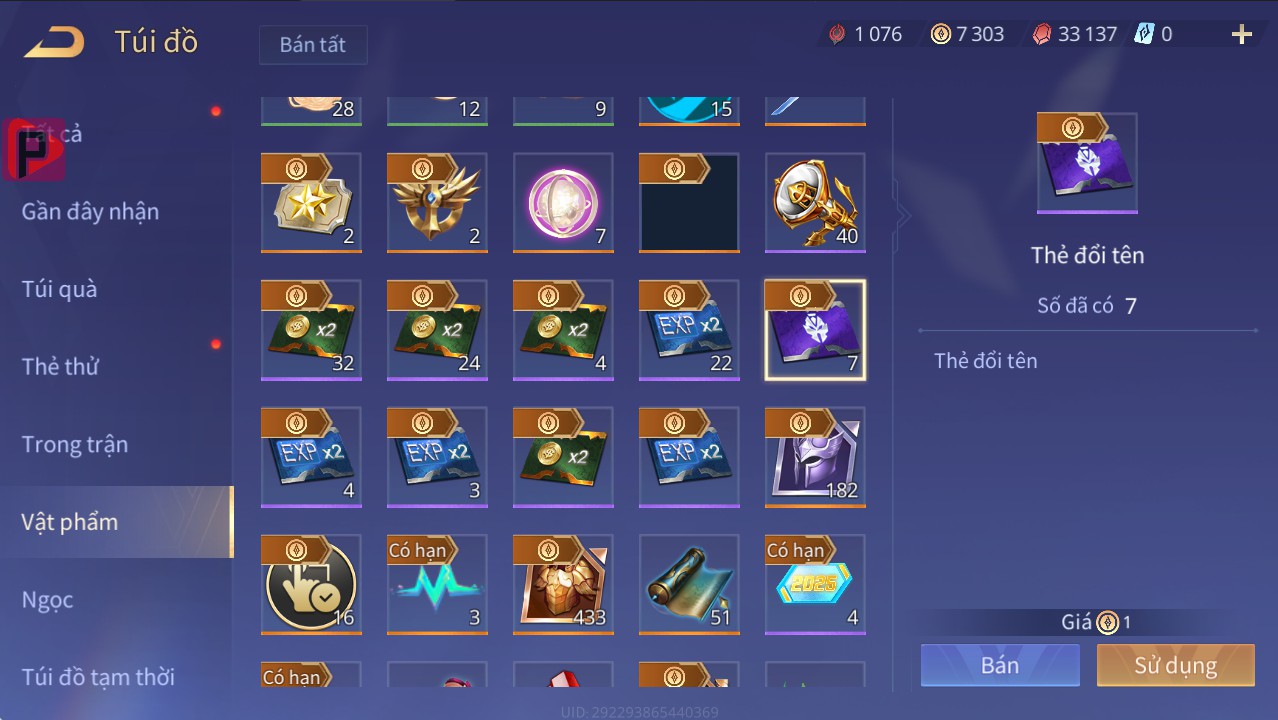Select the gold star ticket slot
The image size is (1278, 720).
[311, 203]
